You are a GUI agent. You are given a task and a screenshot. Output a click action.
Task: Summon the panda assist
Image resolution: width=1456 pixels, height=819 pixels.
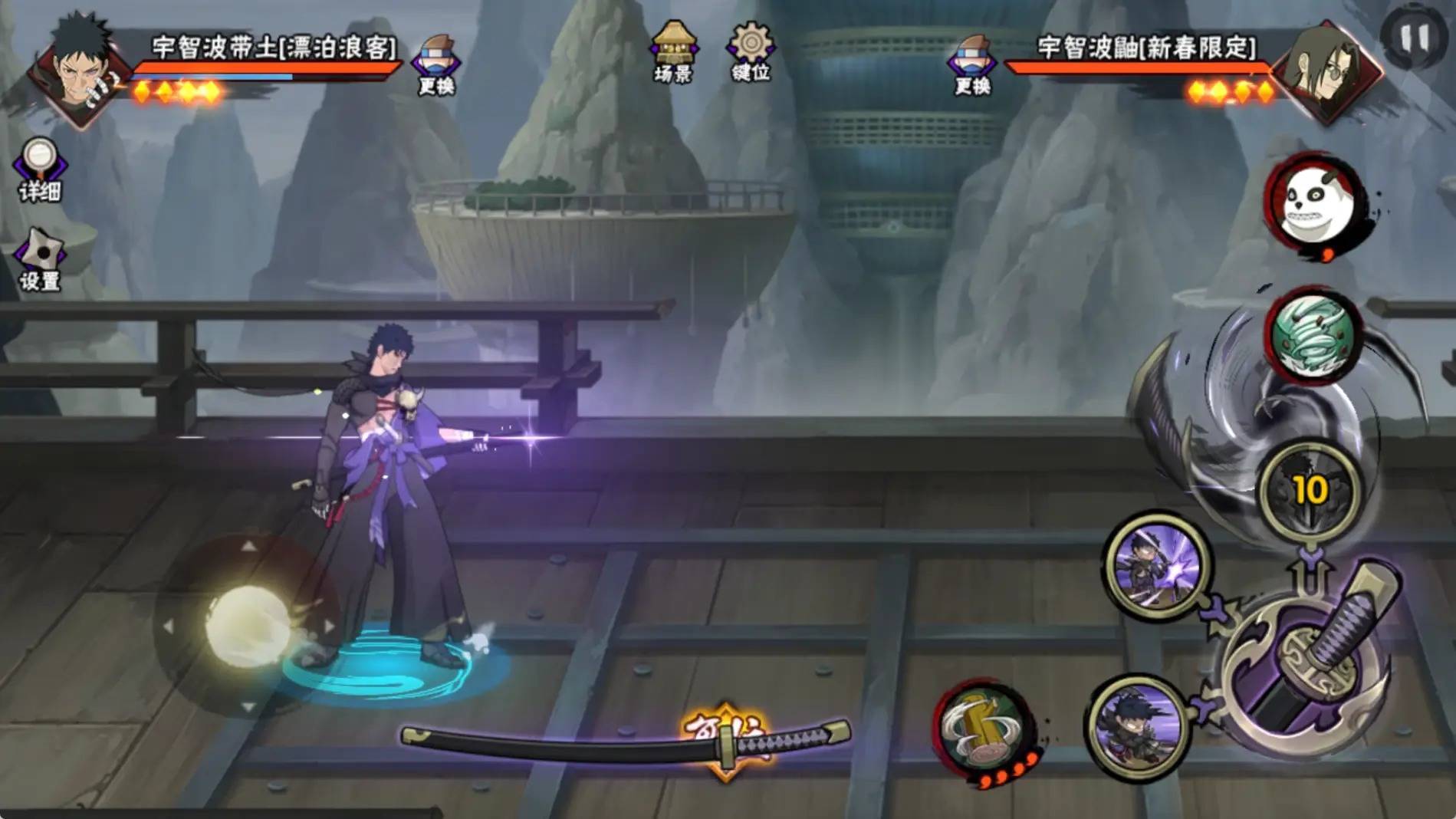tap(1313, 203)
